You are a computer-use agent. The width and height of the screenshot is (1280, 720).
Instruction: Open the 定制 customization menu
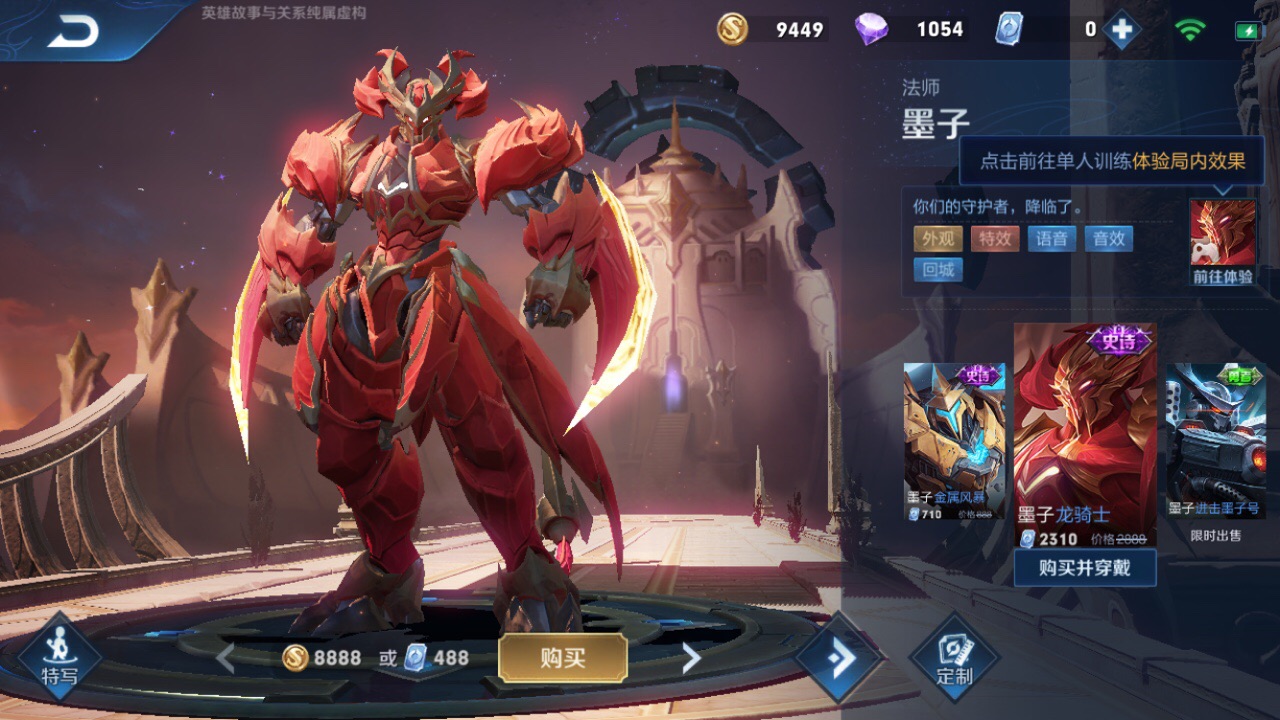(x=954, y=657)
